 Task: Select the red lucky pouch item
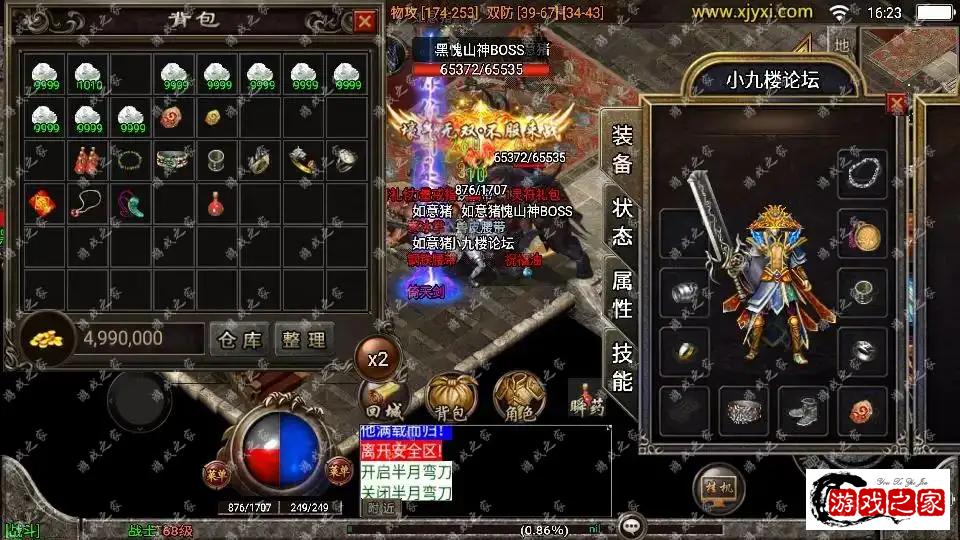(x=44, y=203)
